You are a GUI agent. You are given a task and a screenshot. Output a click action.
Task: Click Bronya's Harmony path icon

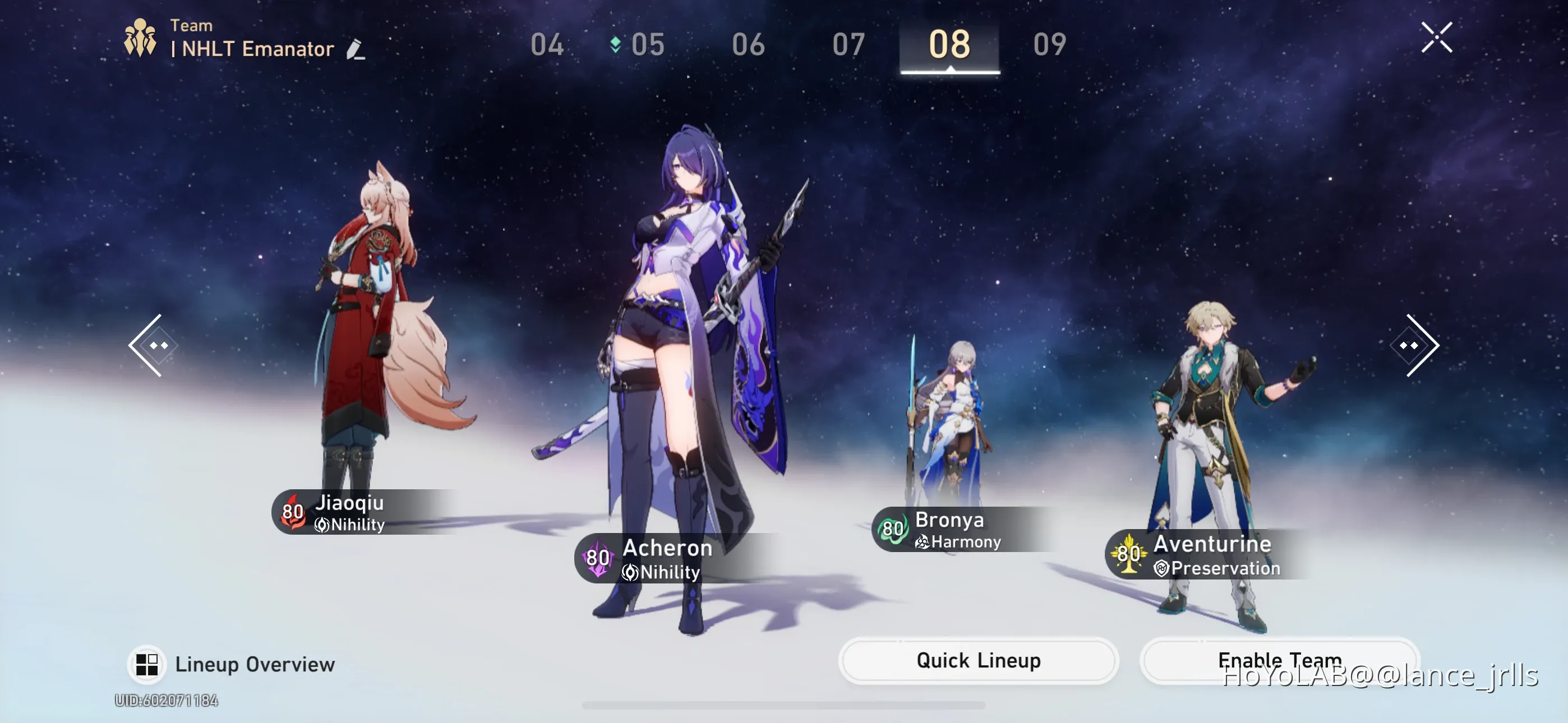point(921,543)
